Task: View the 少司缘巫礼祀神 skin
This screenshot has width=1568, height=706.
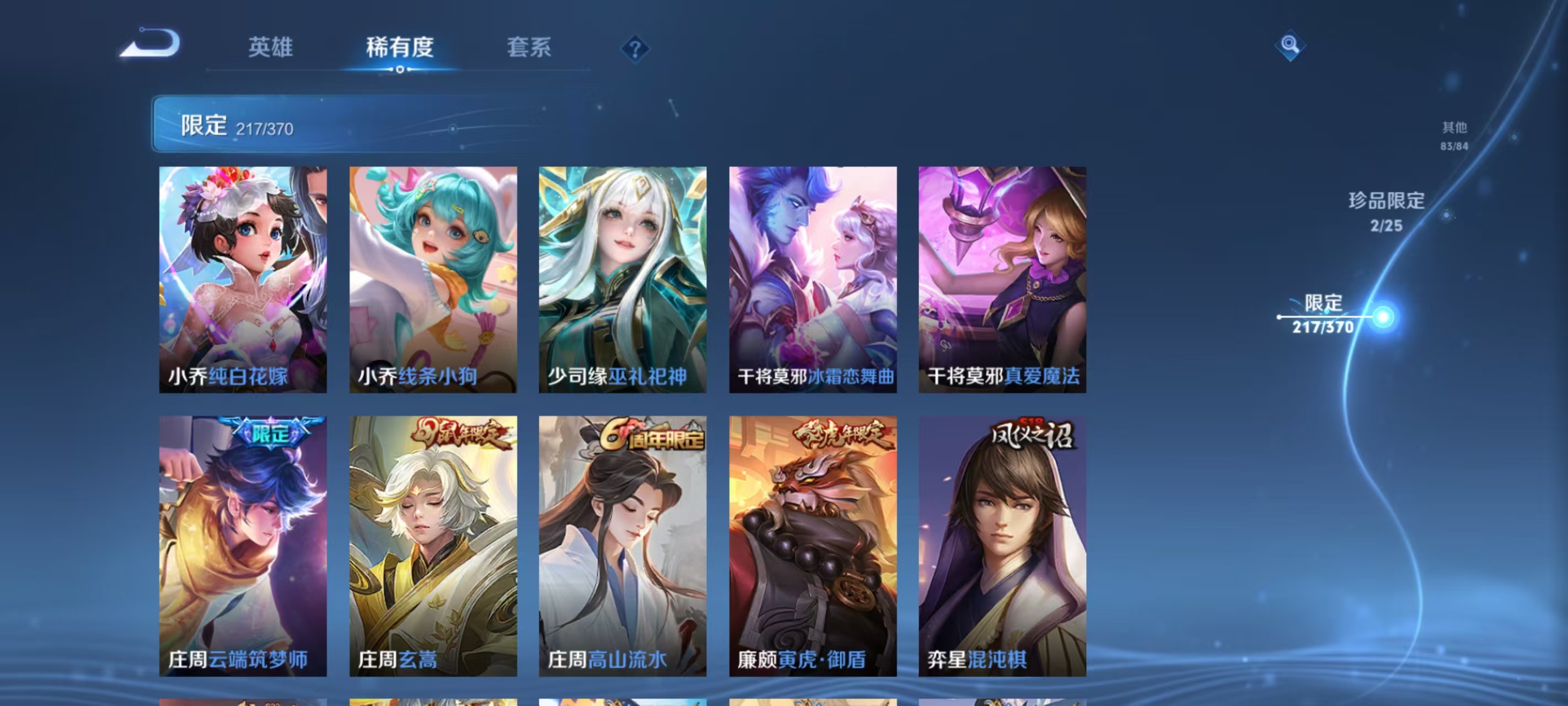Action: [625, 280]
